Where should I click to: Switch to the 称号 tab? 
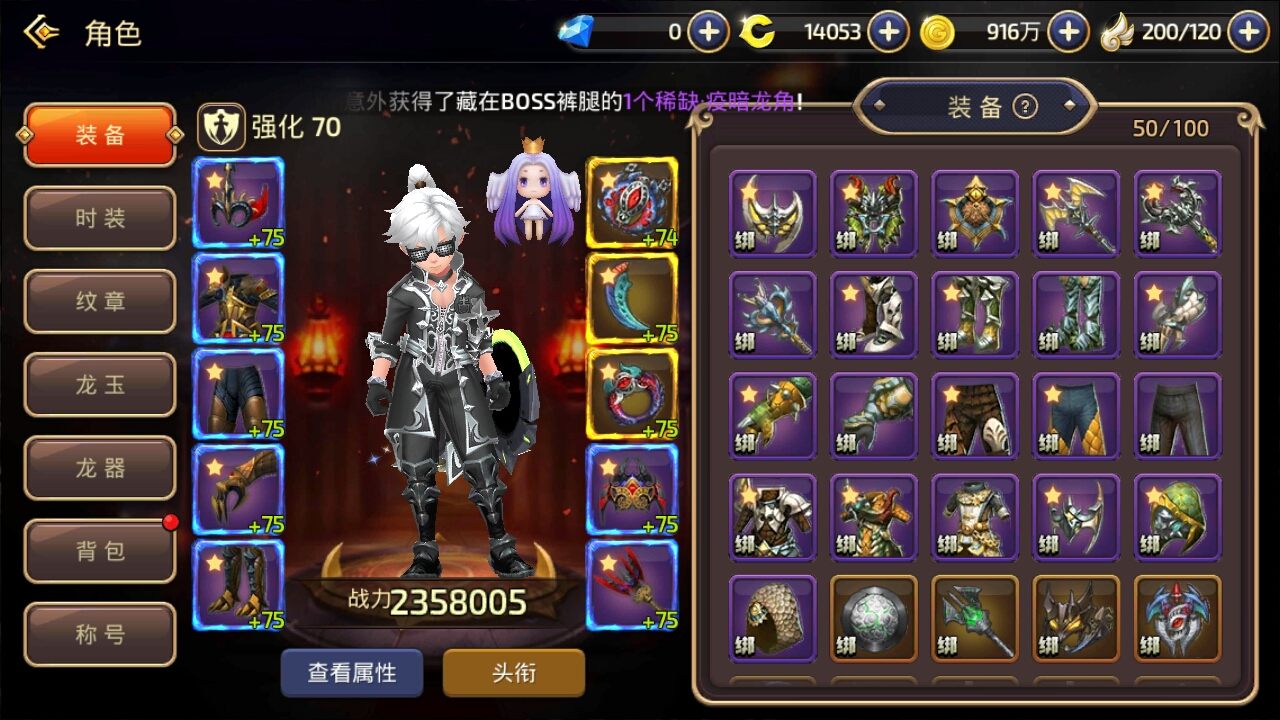100,635
